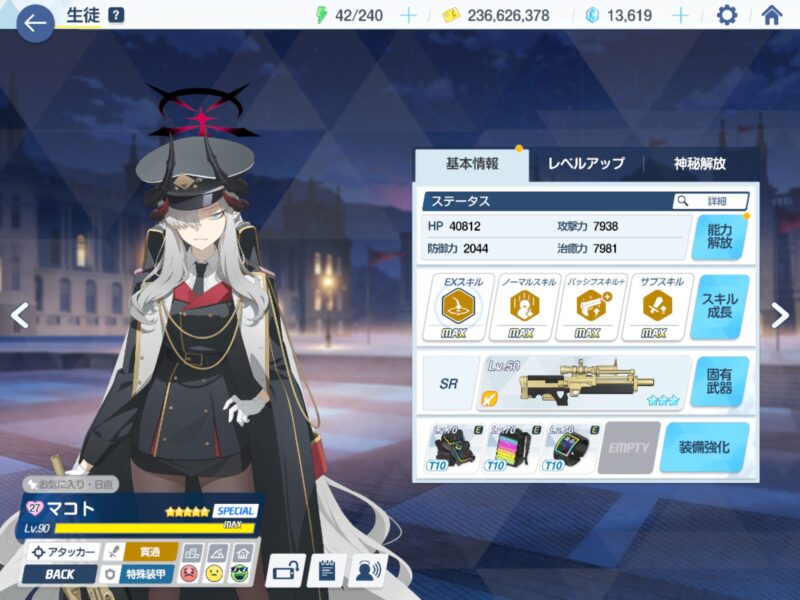Open the スキル成長 skill growth screen

[718, 307]
